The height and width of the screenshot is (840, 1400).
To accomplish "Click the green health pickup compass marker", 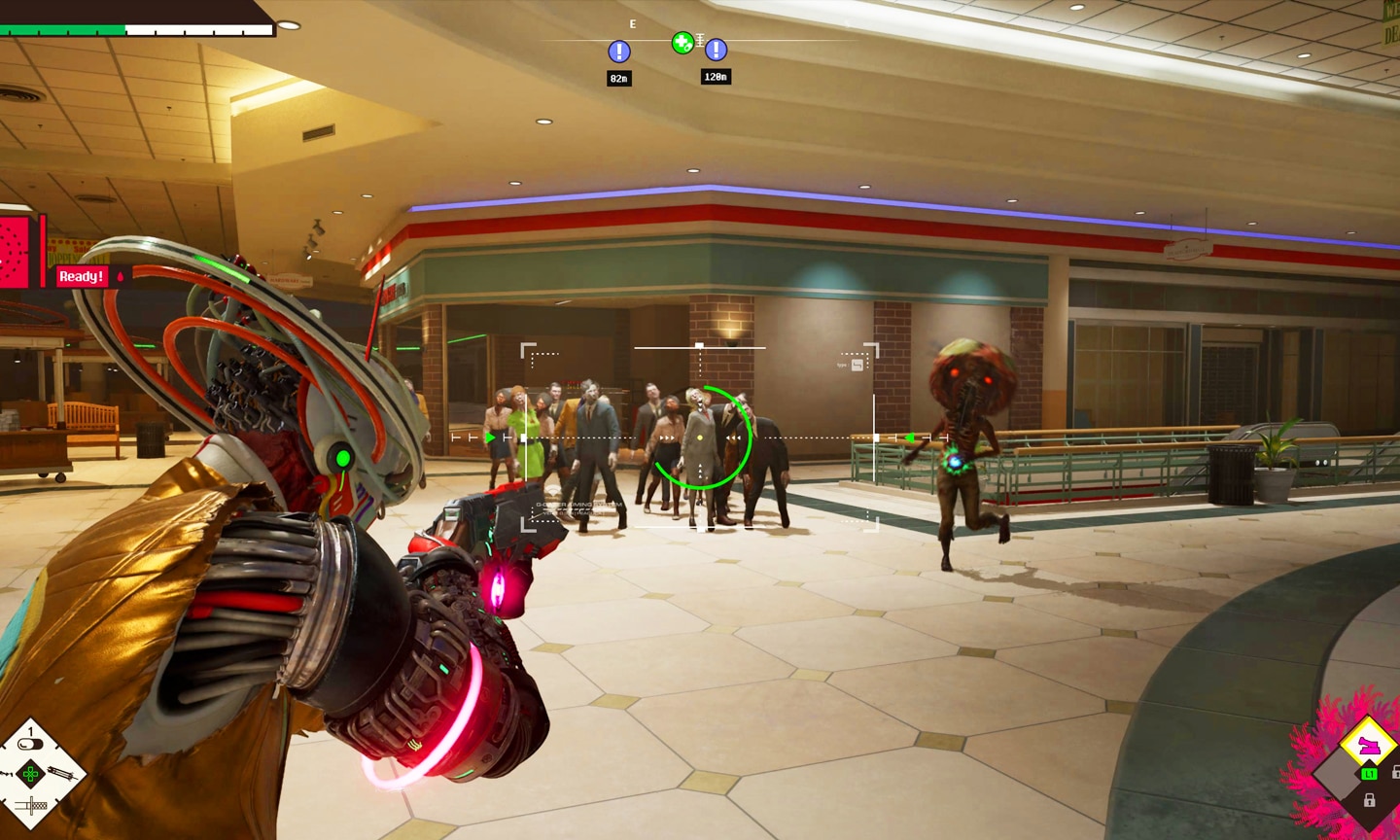I will 682,42.
